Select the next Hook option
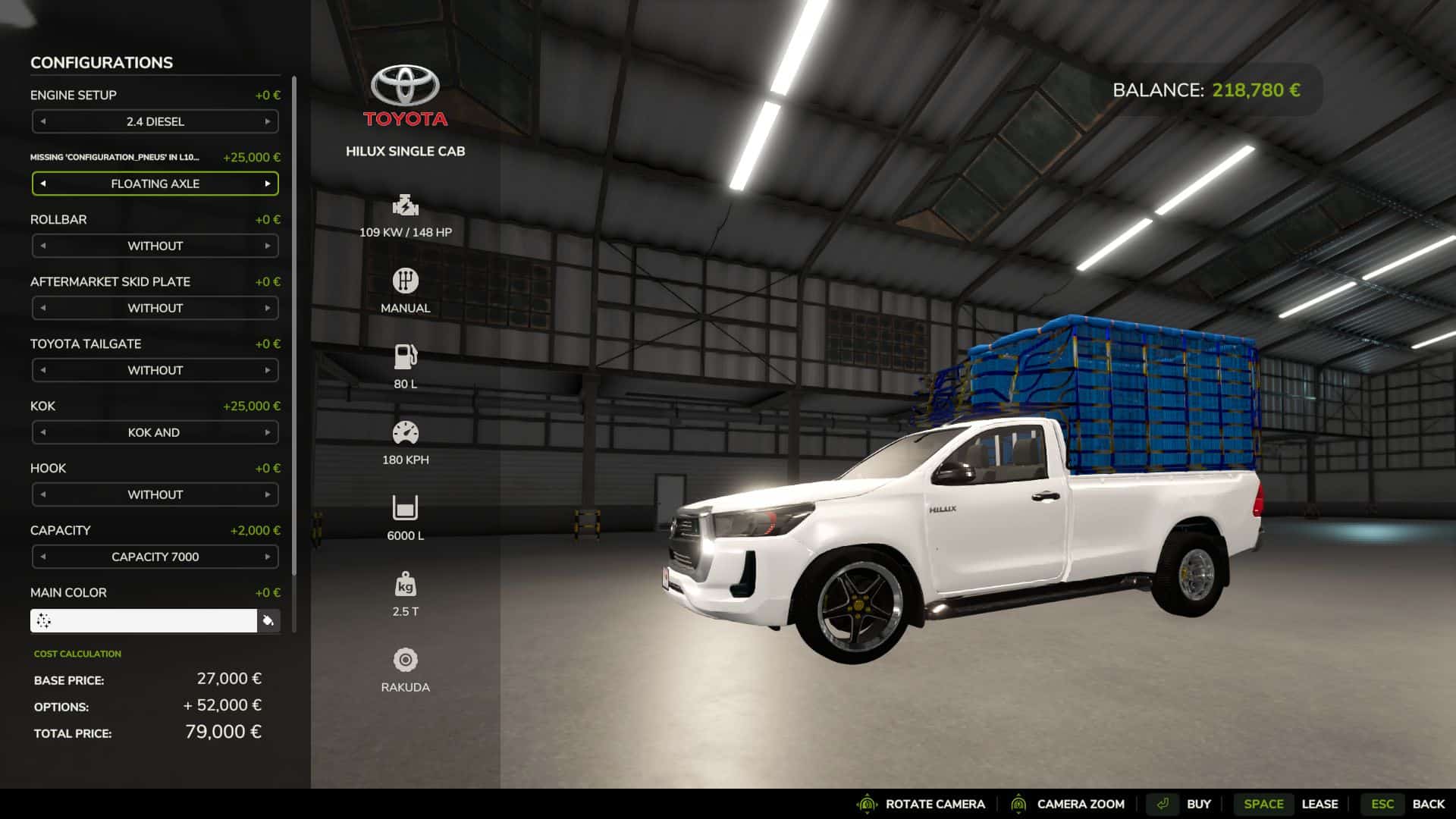Image resolution: width=1456 pixels, height=819 pixels. pyautogui.click(x=268, y=494)
